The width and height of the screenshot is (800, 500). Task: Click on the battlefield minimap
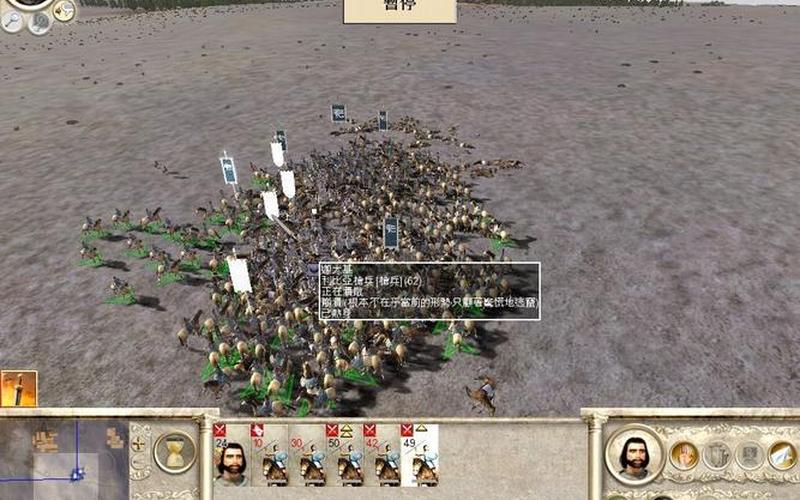[x=62, y=456]
